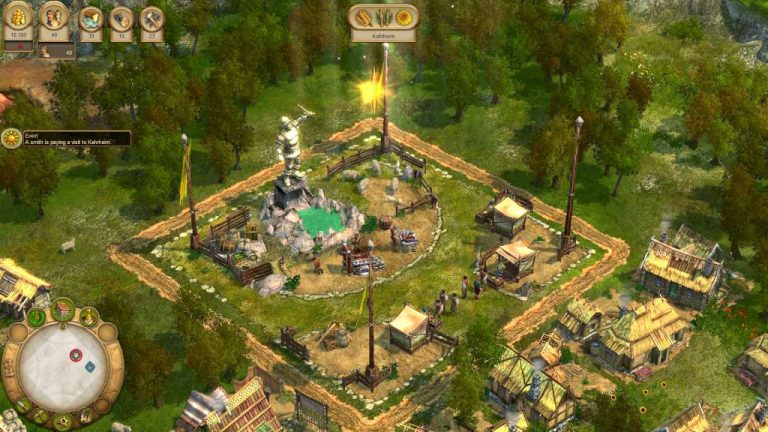
Task: Open the house building menu button
Action: point(64,309)
